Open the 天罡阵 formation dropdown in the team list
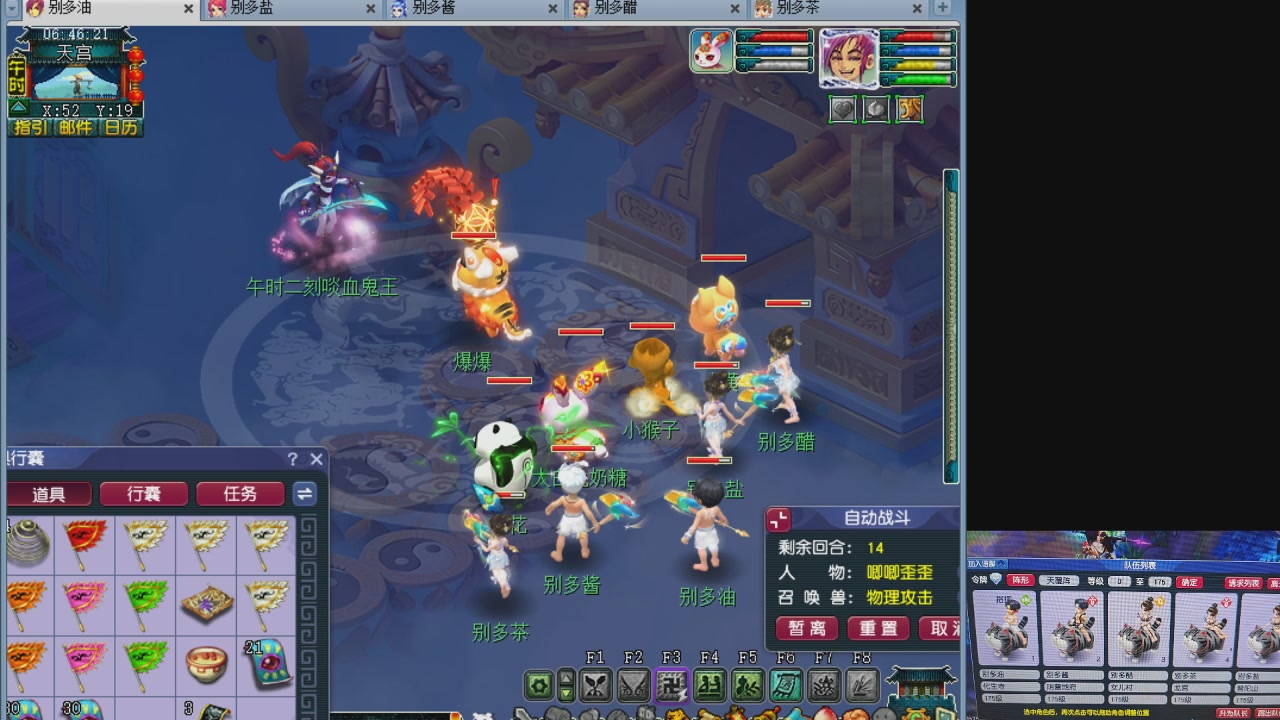 click(x=1059, y=581)
